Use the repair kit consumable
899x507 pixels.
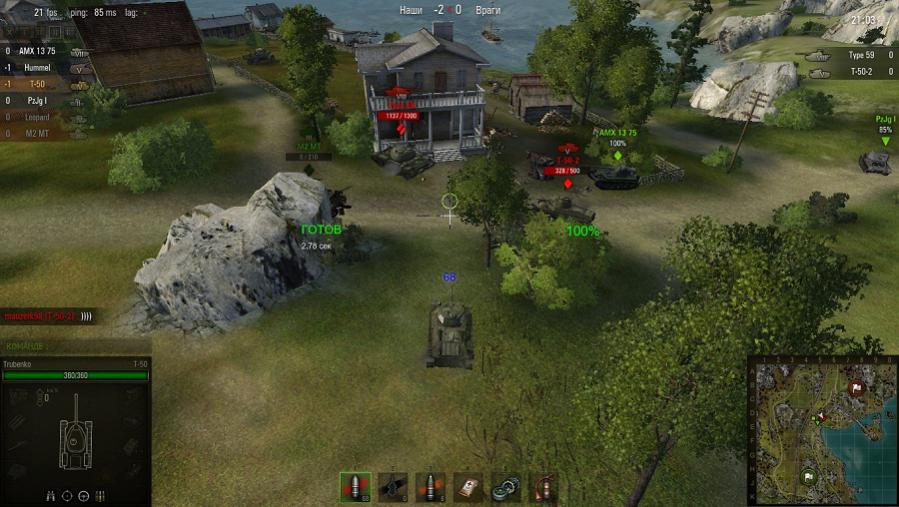coord(505,487)
